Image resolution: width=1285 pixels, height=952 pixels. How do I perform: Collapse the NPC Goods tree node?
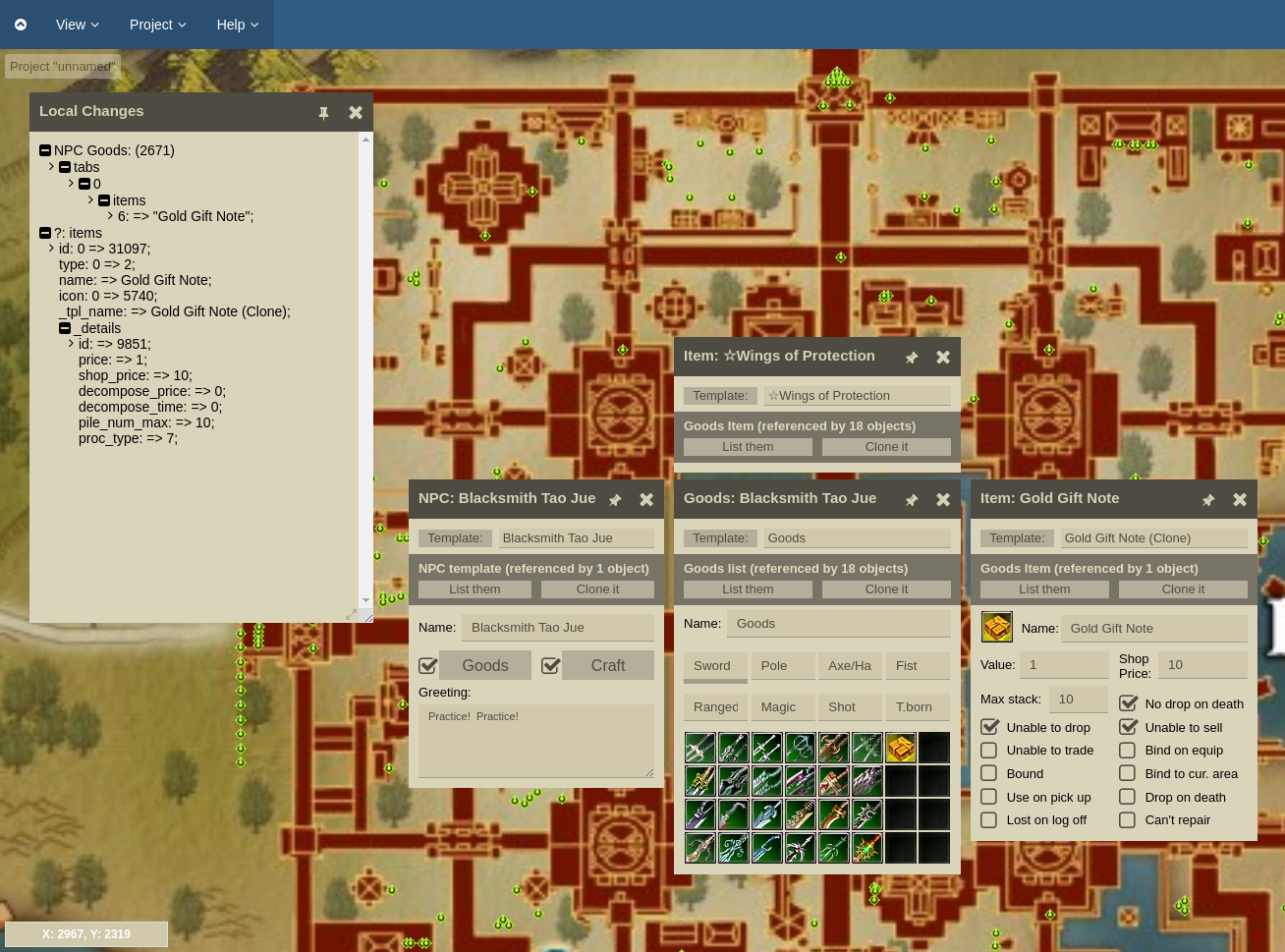tap(45, 150)
